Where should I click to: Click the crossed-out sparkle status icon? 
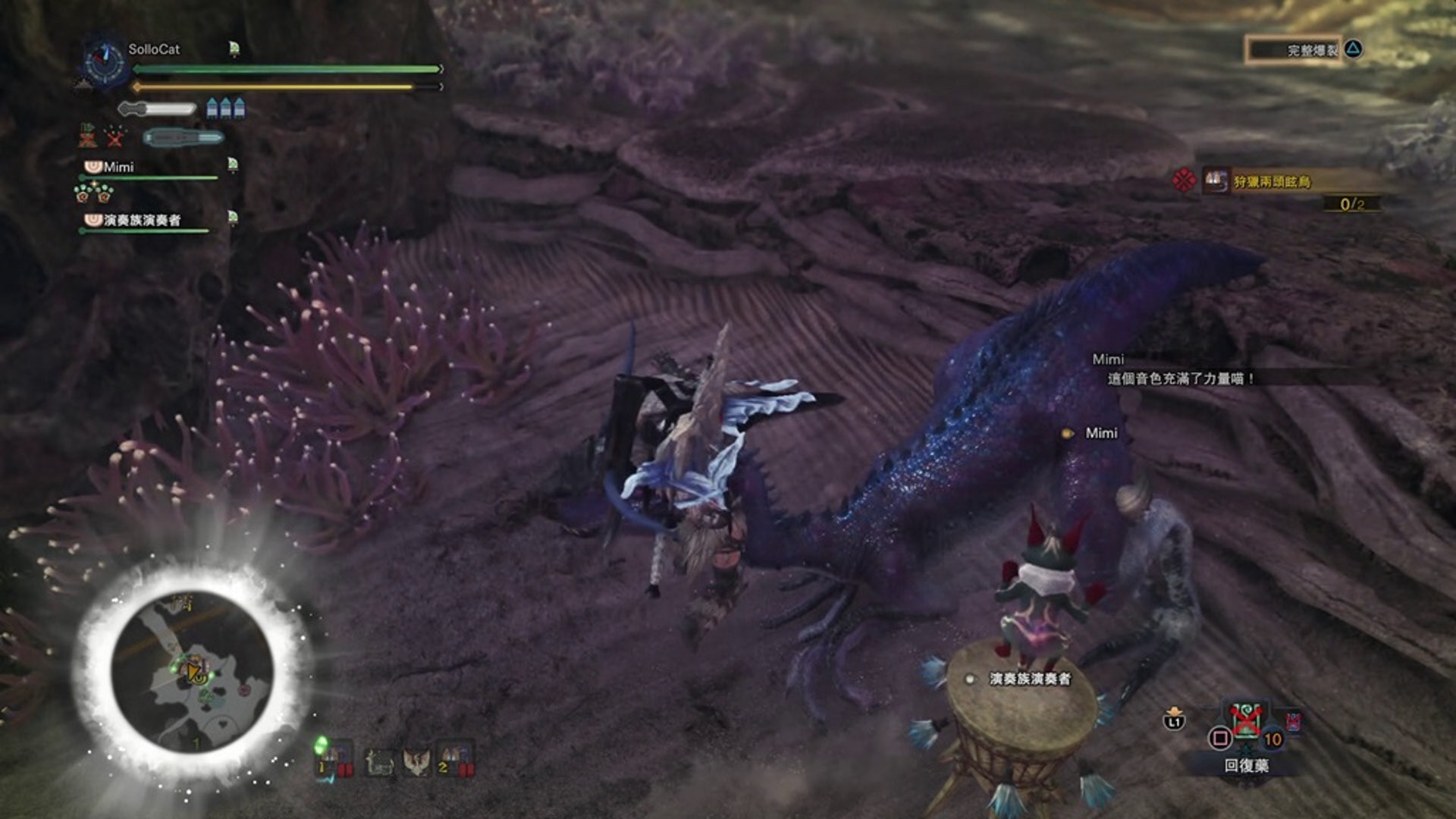[x=115, y=136]
